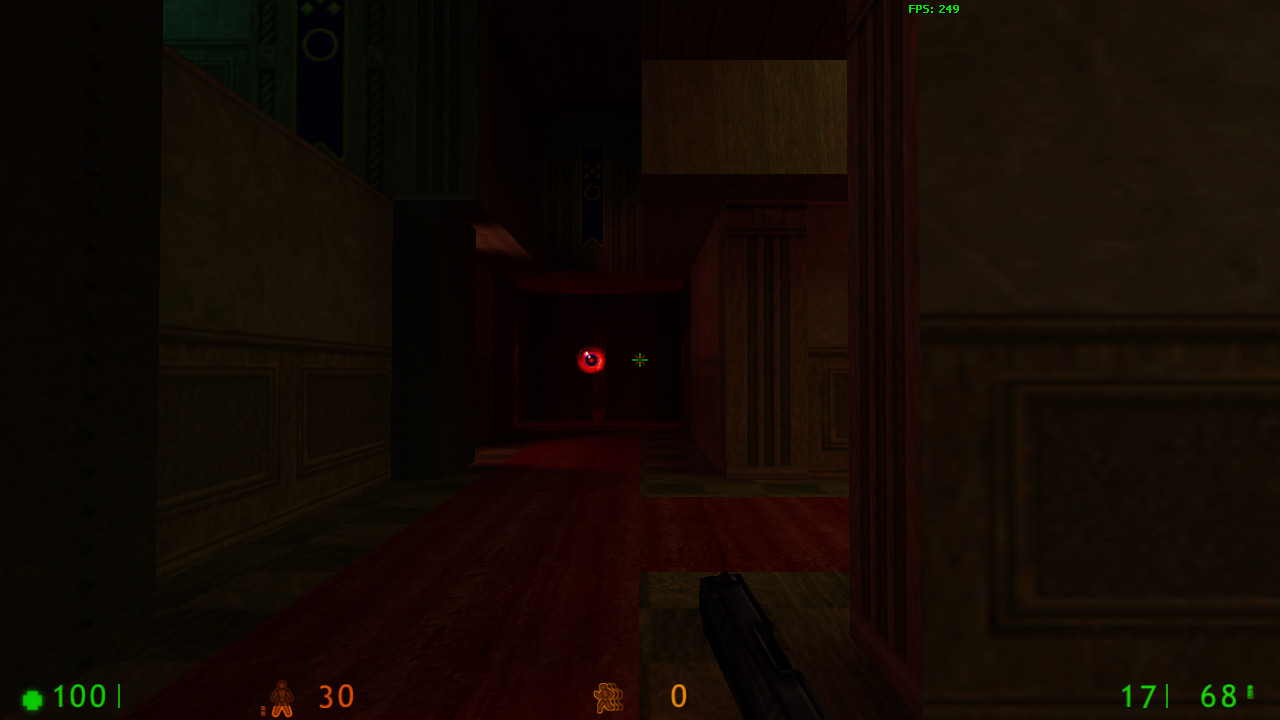
Task: Click the glowing red eye down the hallway
Action: (x=590, y=358)
